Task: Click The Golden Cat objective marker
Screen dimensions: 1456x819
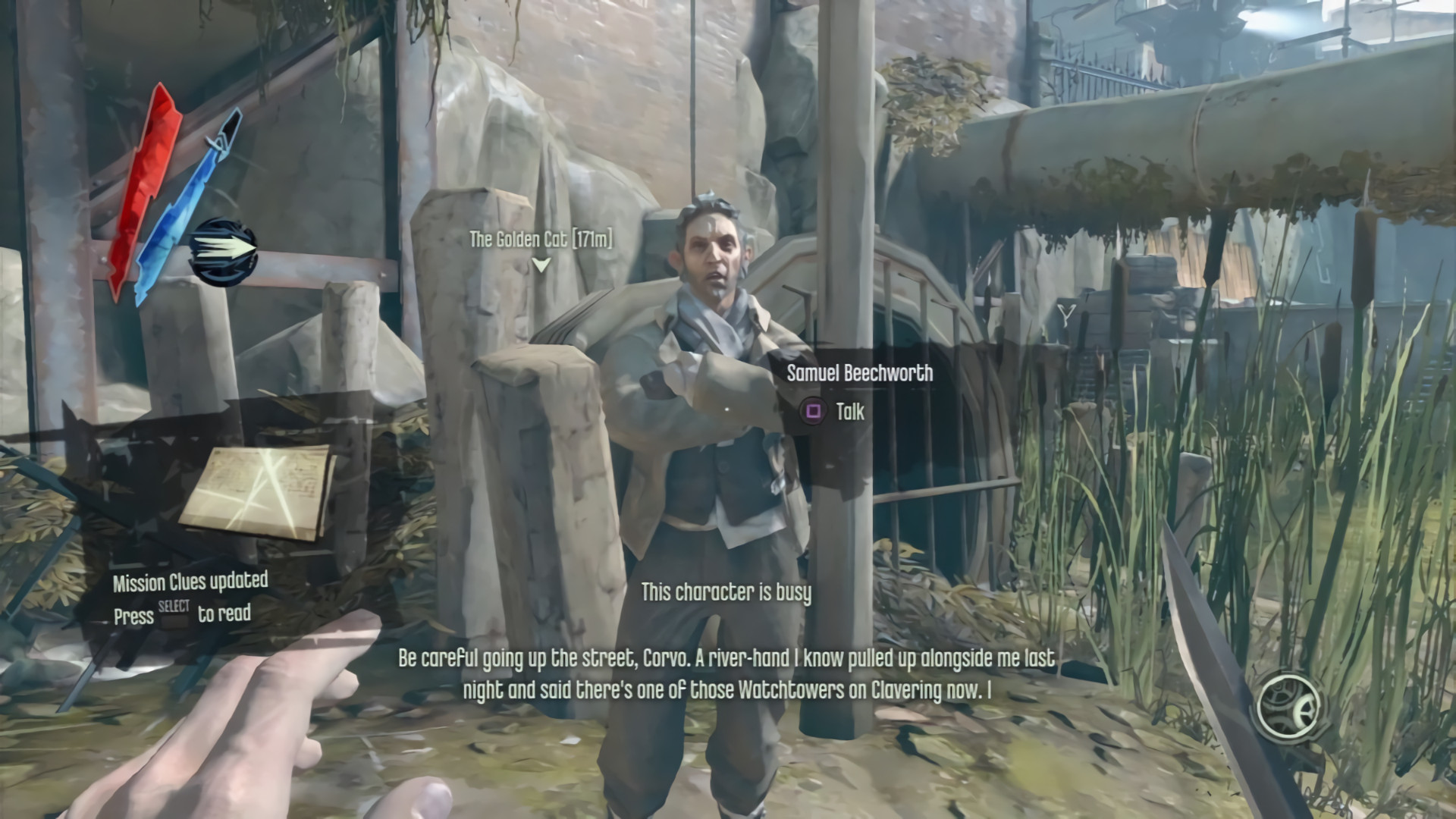Action: point(540,265)
